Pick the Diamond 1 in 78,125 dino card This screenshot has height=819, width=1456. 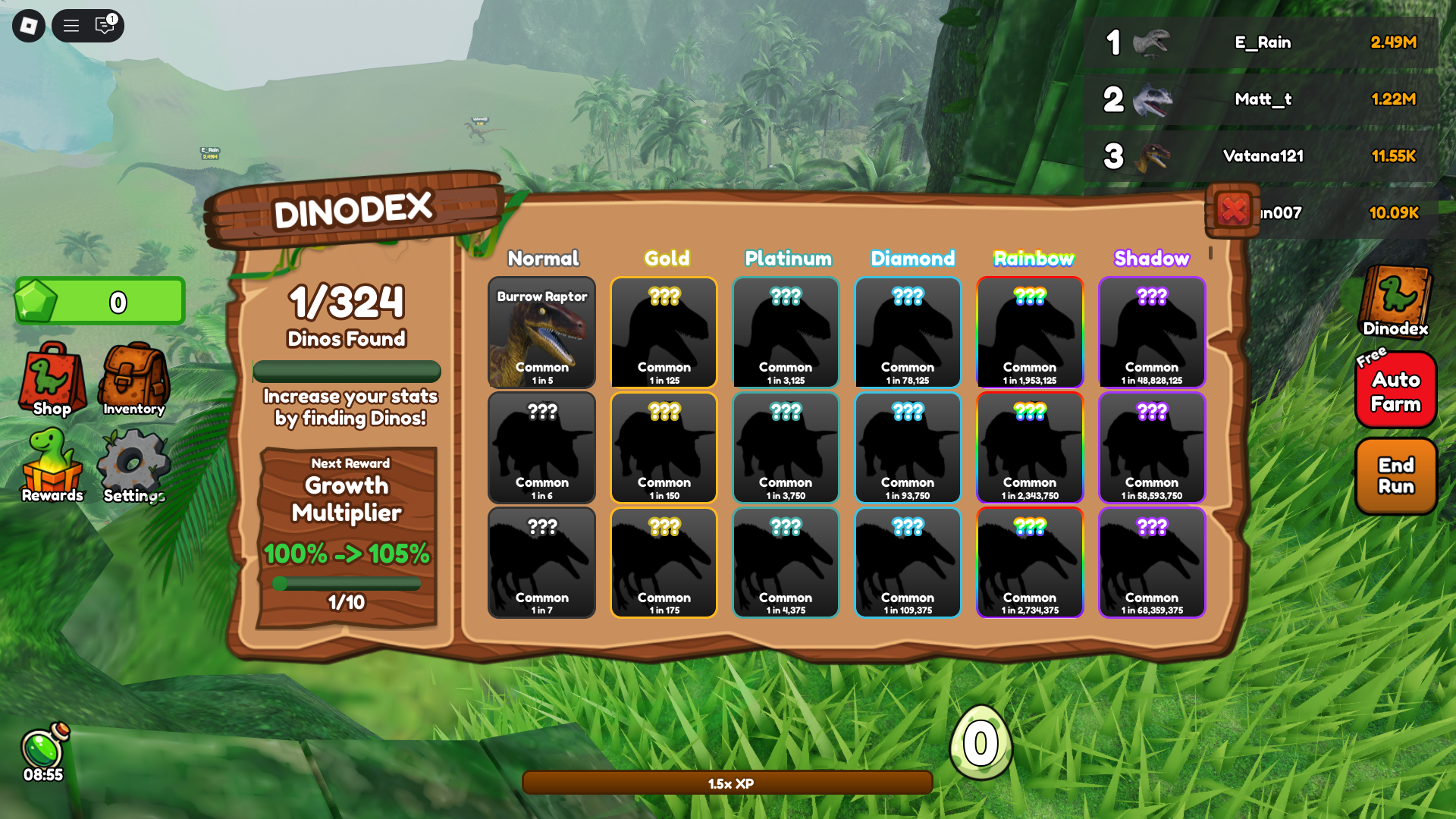[x=908, y=332]
